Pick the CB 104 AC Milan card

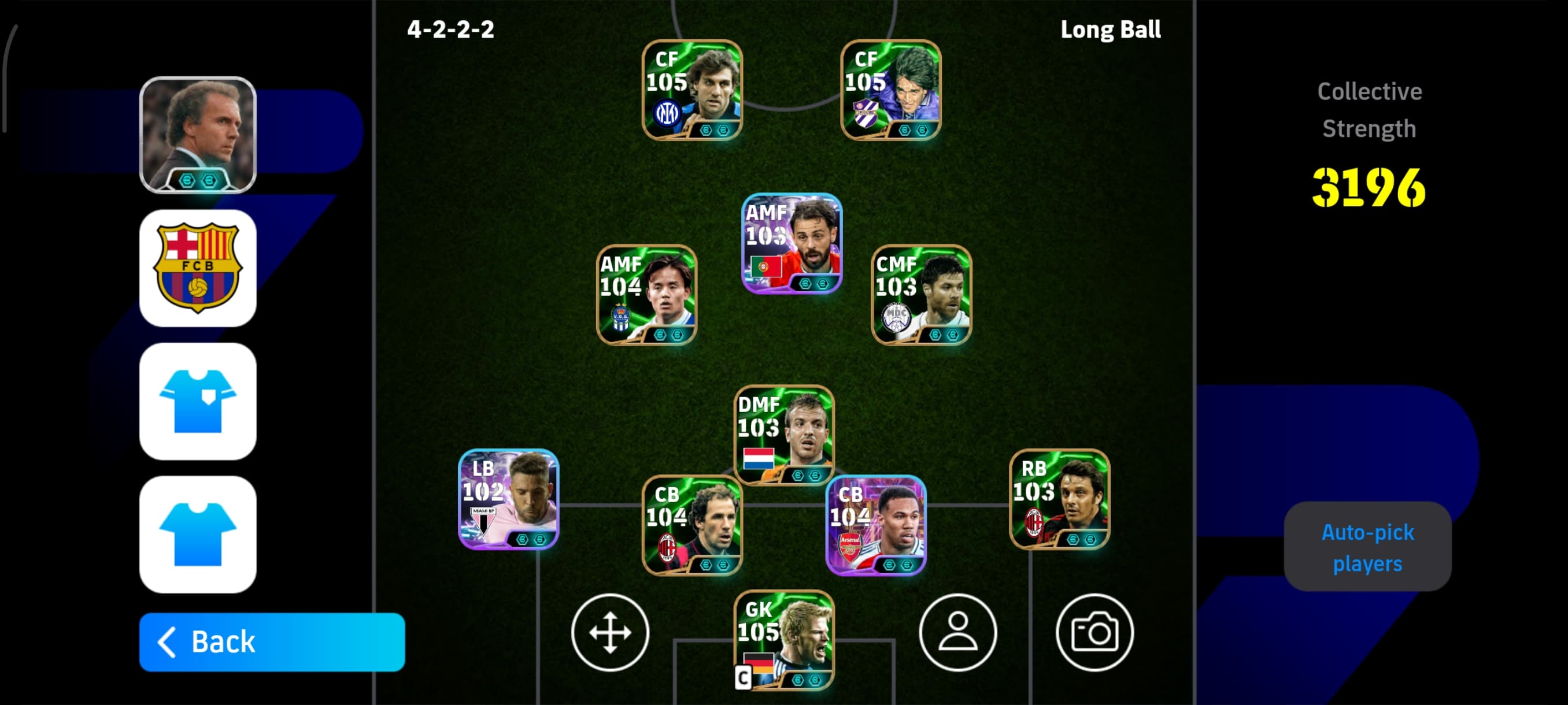pyautogui.click(x=692, y=525)
